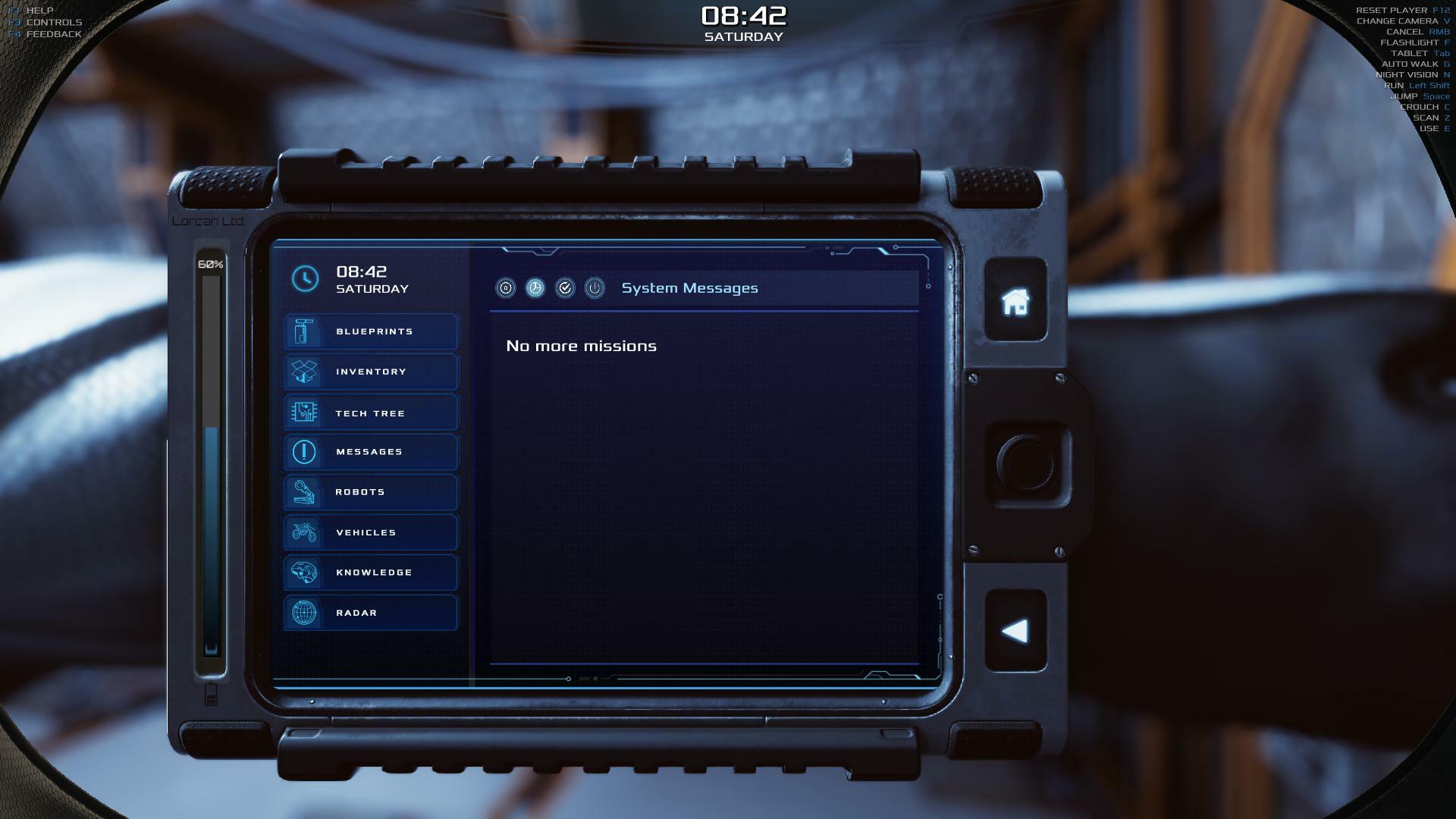Select the Tech Tree entry

click(371, 413)
